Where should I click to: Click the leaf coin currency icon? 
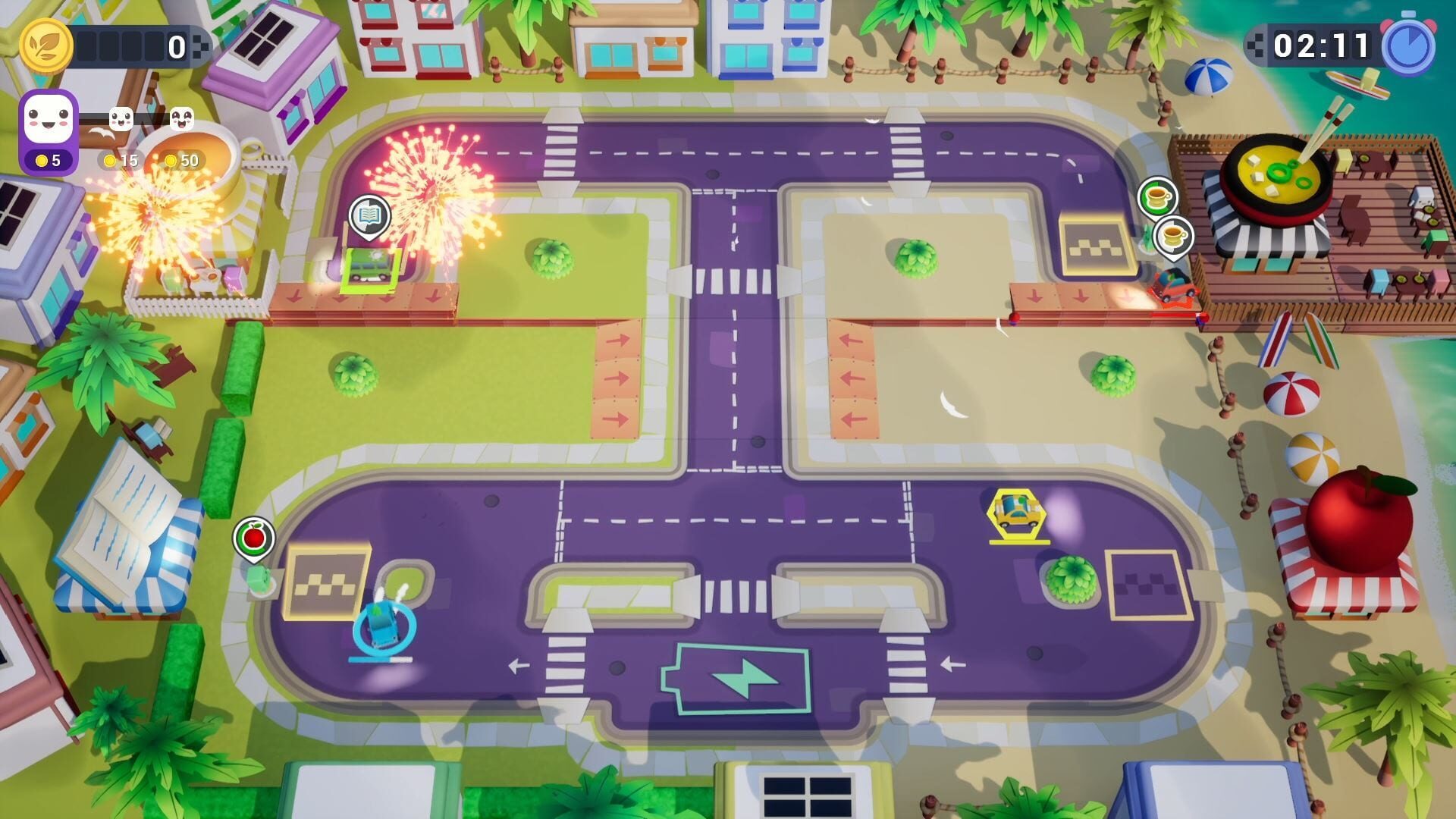point(47,45)
